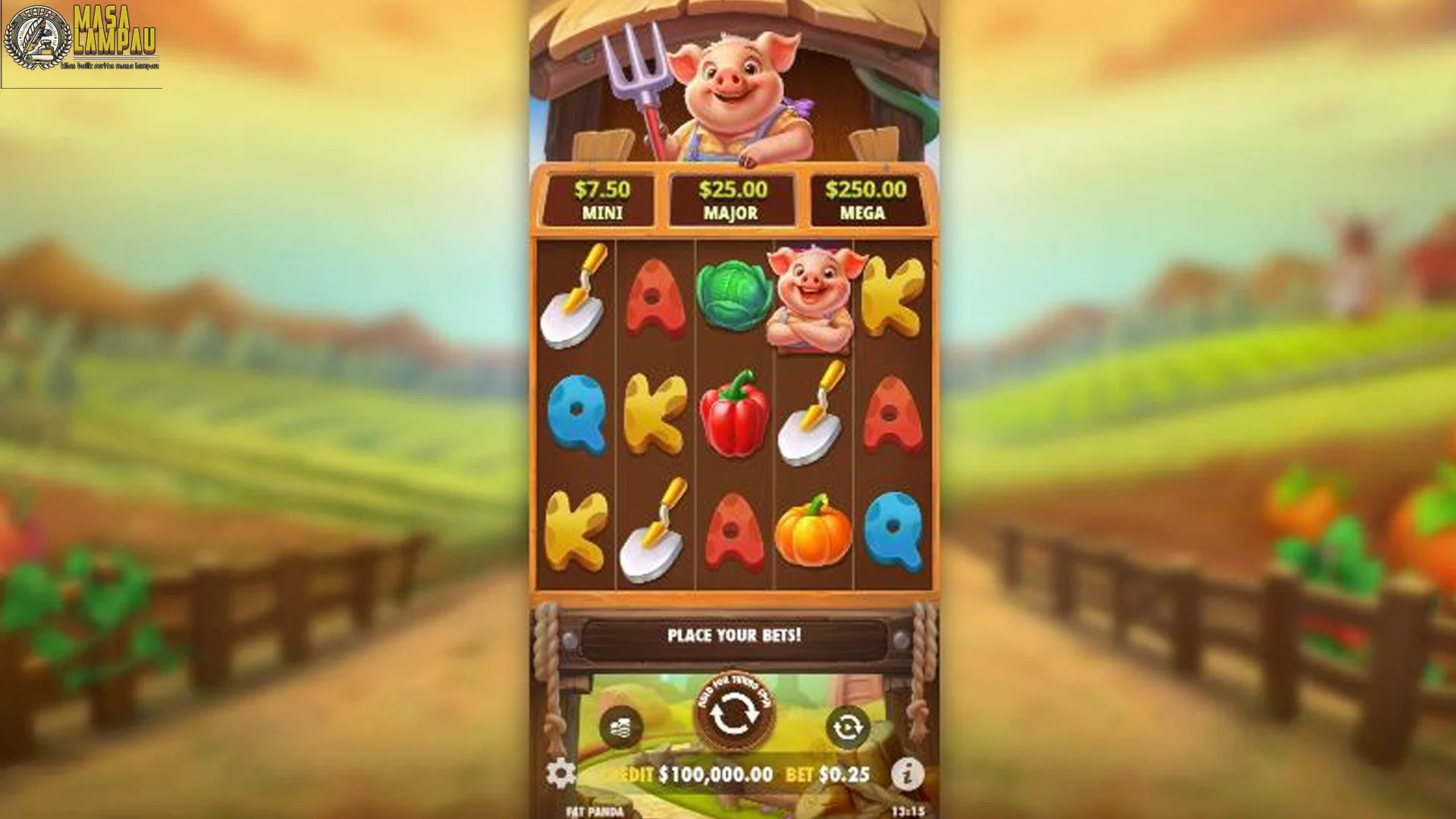
Task: Toggle the MEGA jackpot panel
Action: click(865, 199)
